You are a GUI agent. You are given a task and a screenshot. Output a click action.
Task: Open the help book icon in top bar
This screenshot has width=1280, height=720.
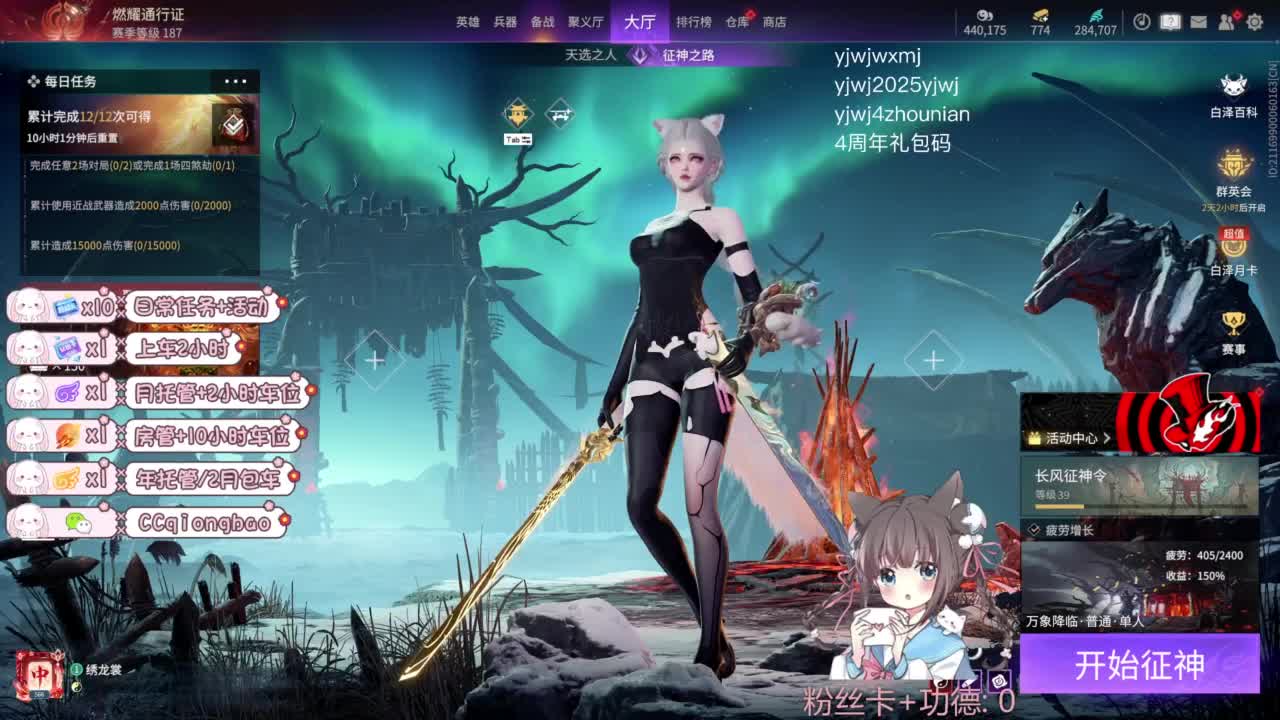1170,22
